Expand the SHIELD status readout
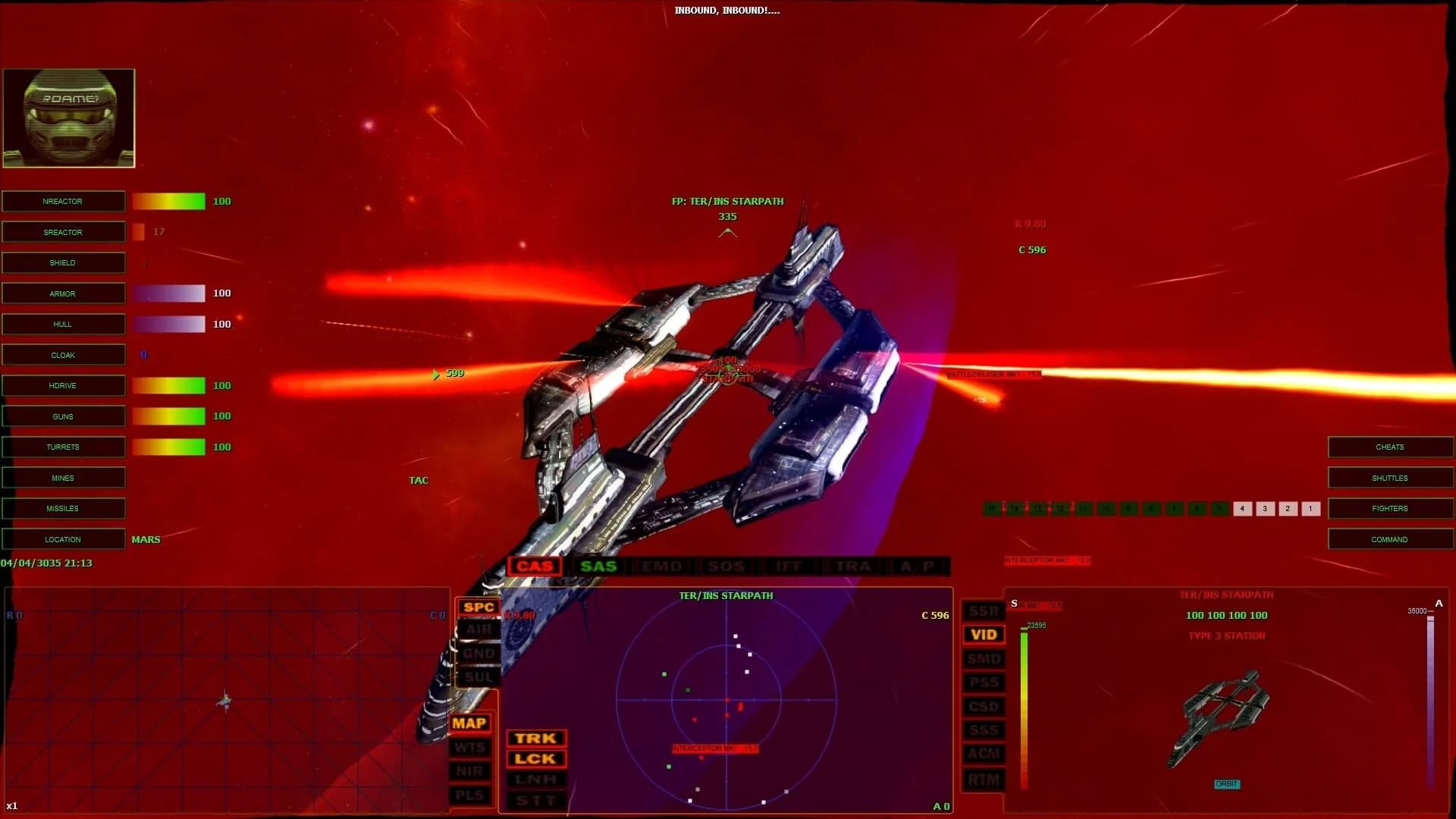The image size is (1456, 819). 64,262
